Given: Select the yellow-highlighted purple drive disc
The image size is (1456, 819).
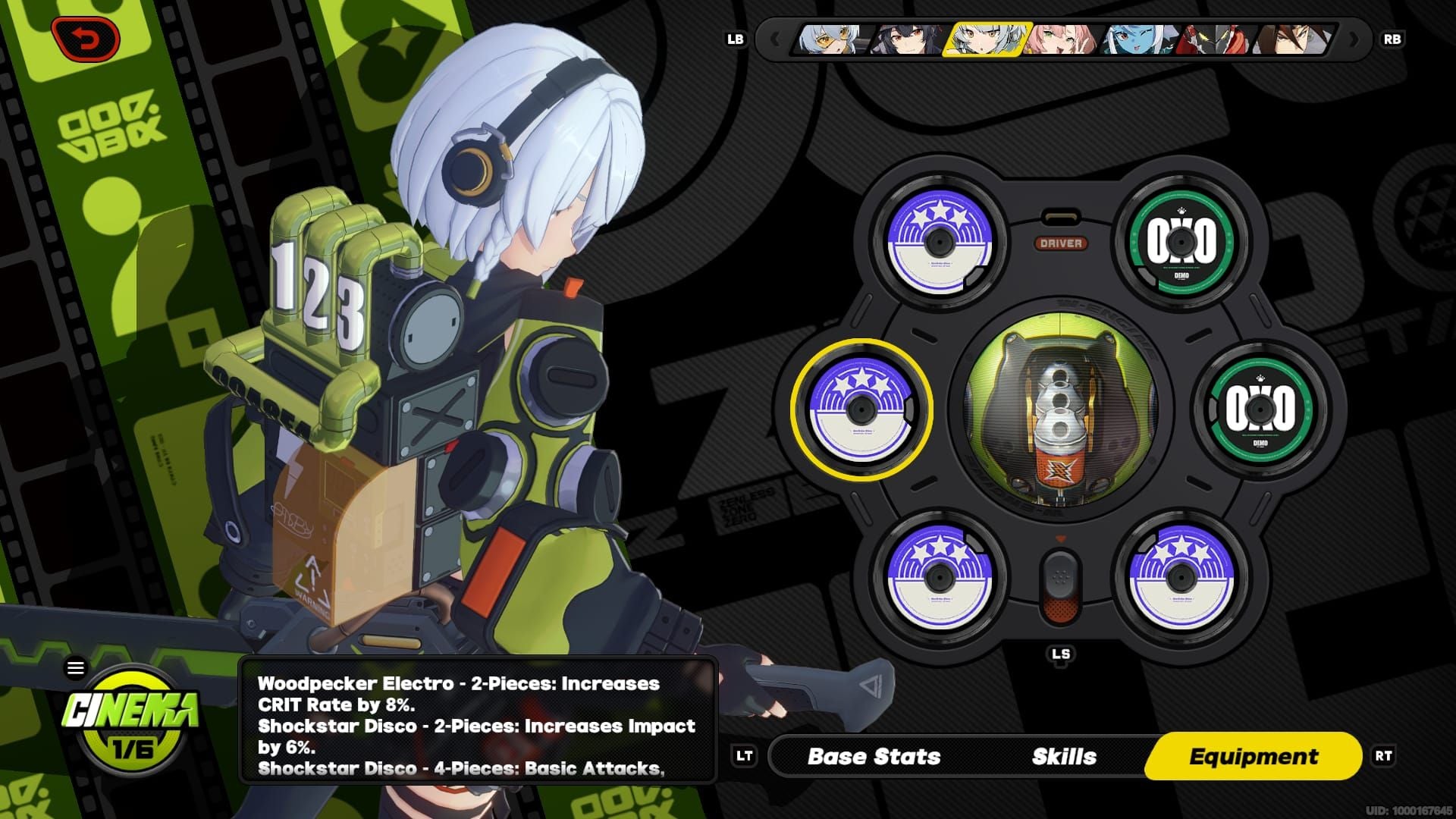Looking at the screenshot, I should tap(861, 409).
